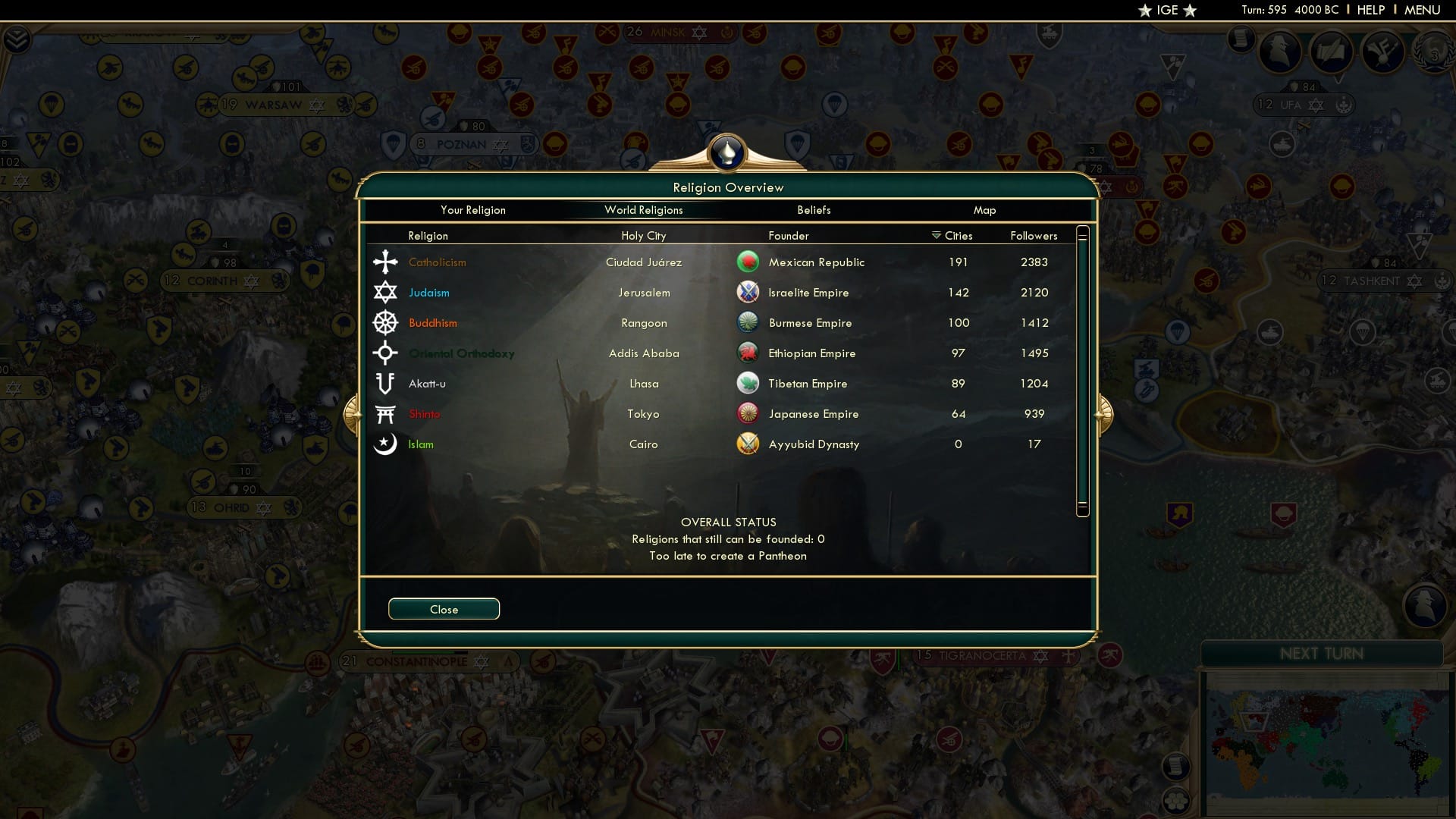
Task: Click the Shinto torii gate icon
Action: point(386,413)
